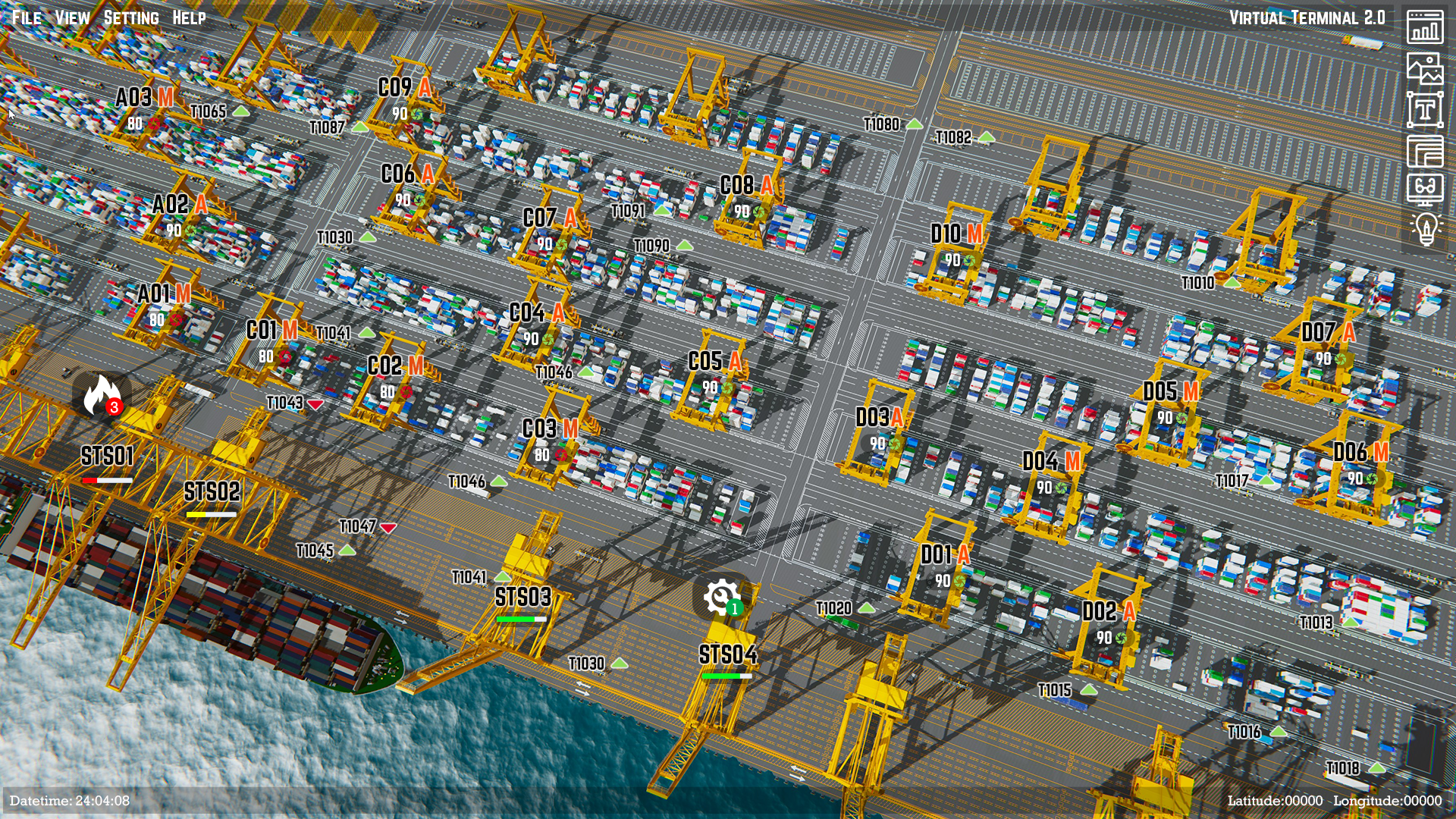Image resolution: width=1456 pixels, height=819 pixels.
Task: Open the Setting menu
Action: point(131,17)
